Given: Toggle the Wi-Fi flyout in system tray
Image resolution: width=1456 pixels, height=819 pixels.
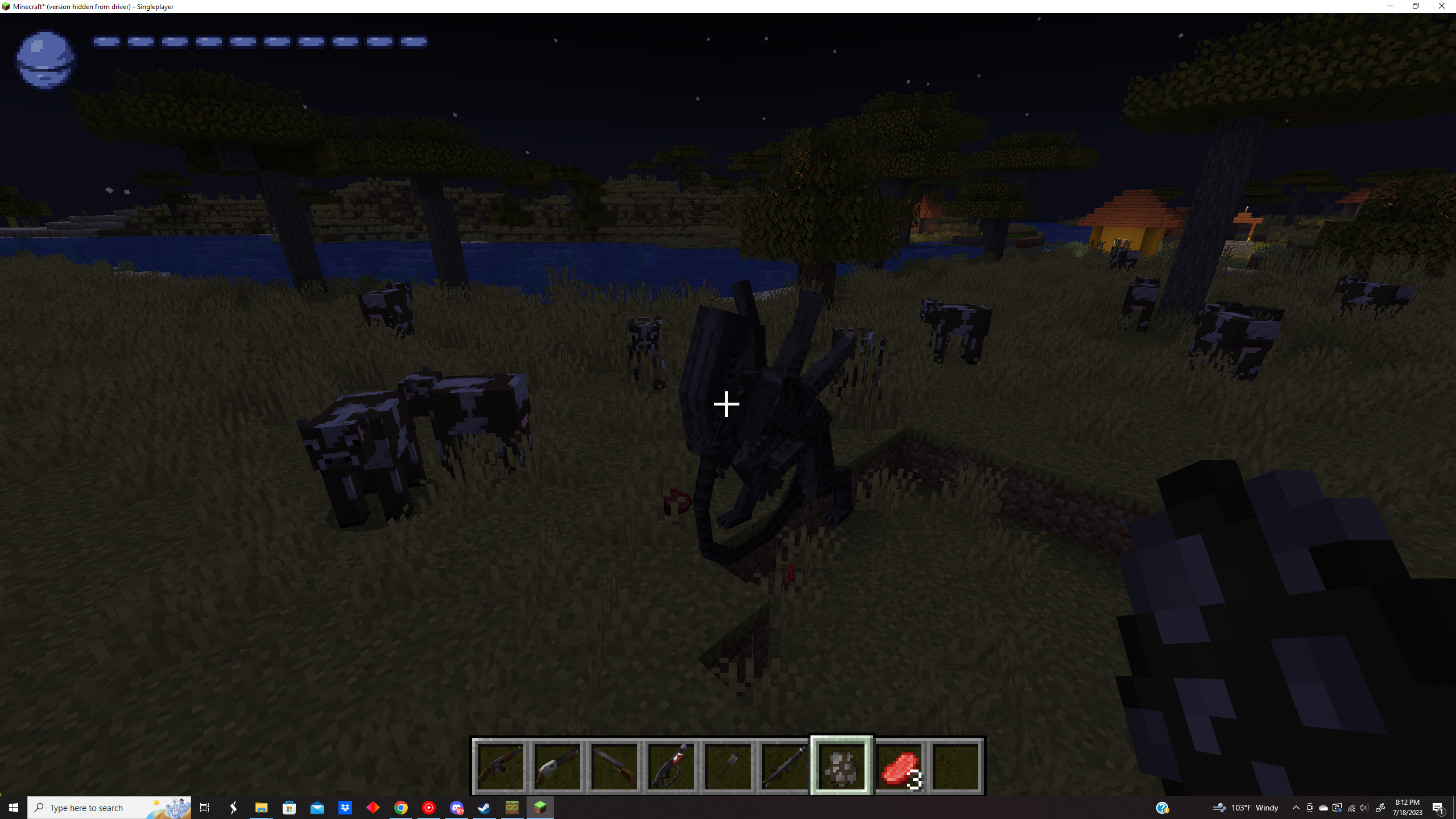Looking at the screenshot, I should click(x=1350, y=807).
